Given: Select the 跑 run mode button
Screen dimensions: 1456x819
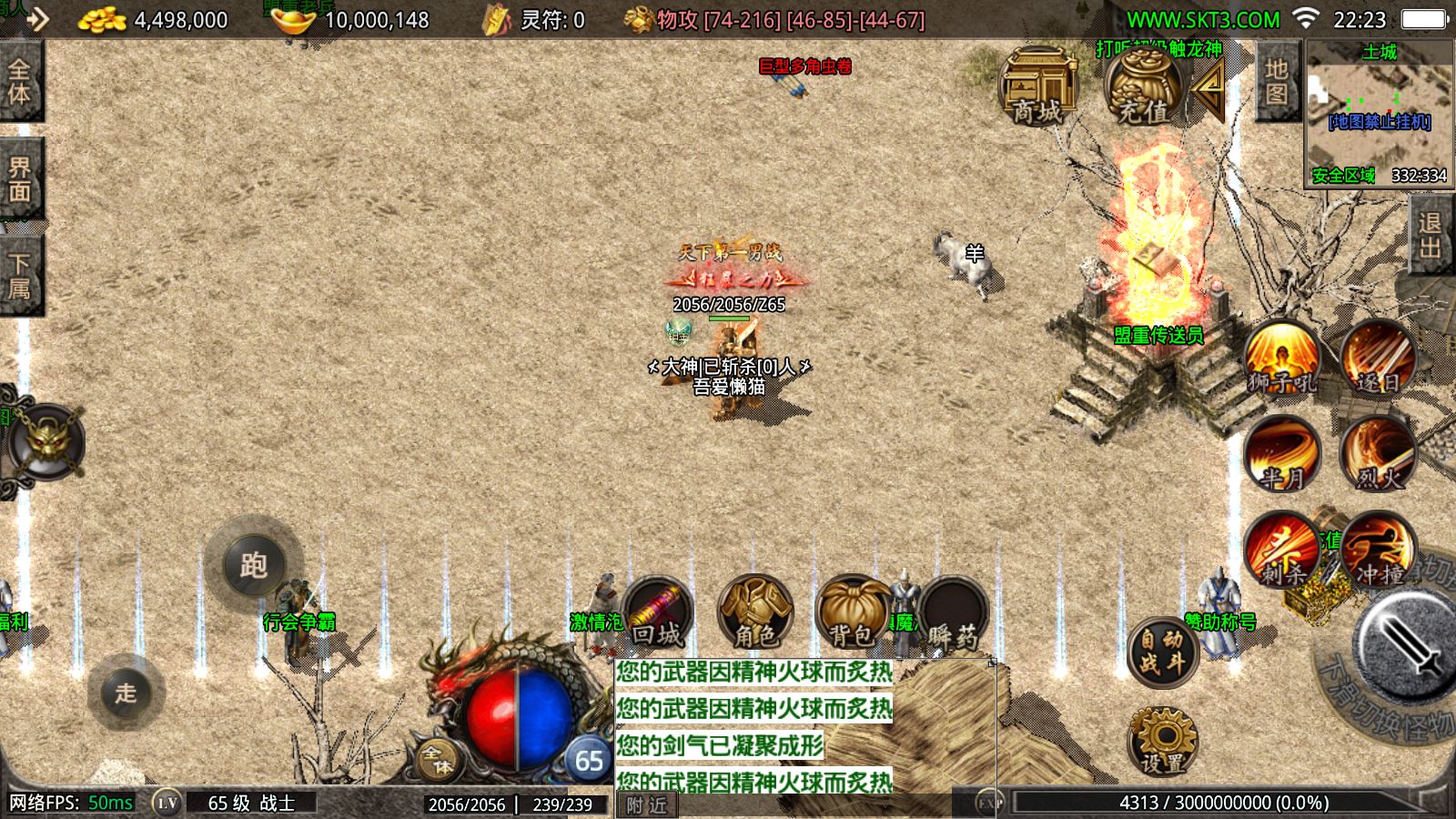Looking at the screenshot, I should click(x=253, y=565).
